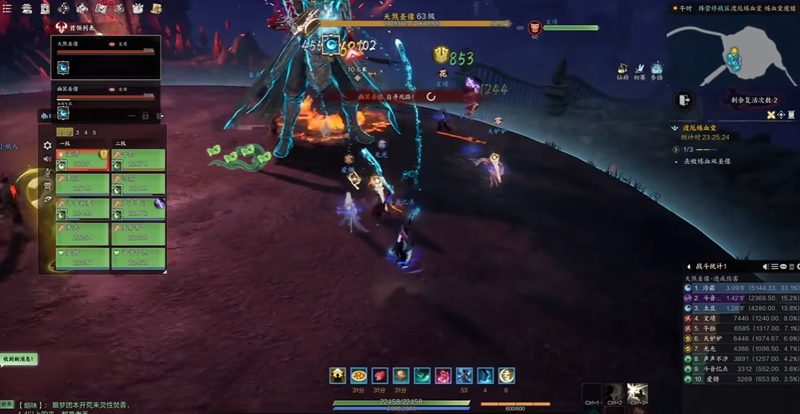
Task: Open raid panel gear settings
Action: [x=46, y=145]
